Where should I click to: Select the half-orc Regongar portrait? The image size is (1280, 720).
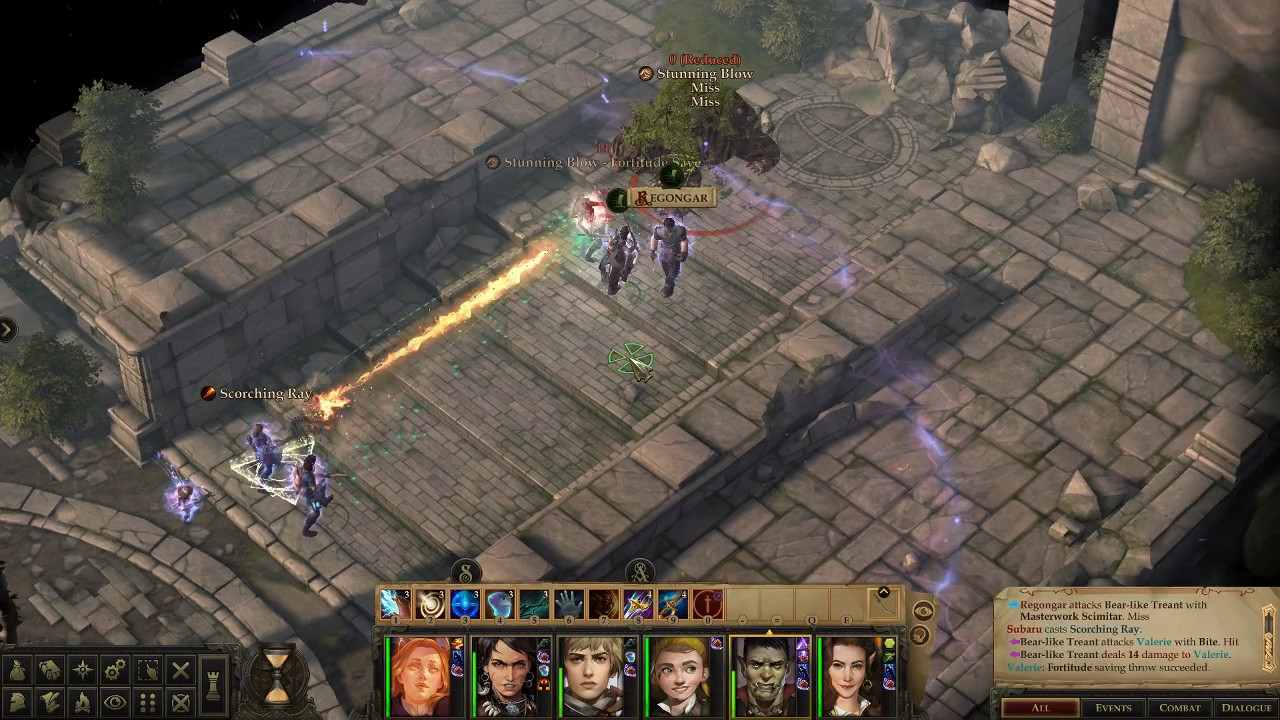point(769,677)
